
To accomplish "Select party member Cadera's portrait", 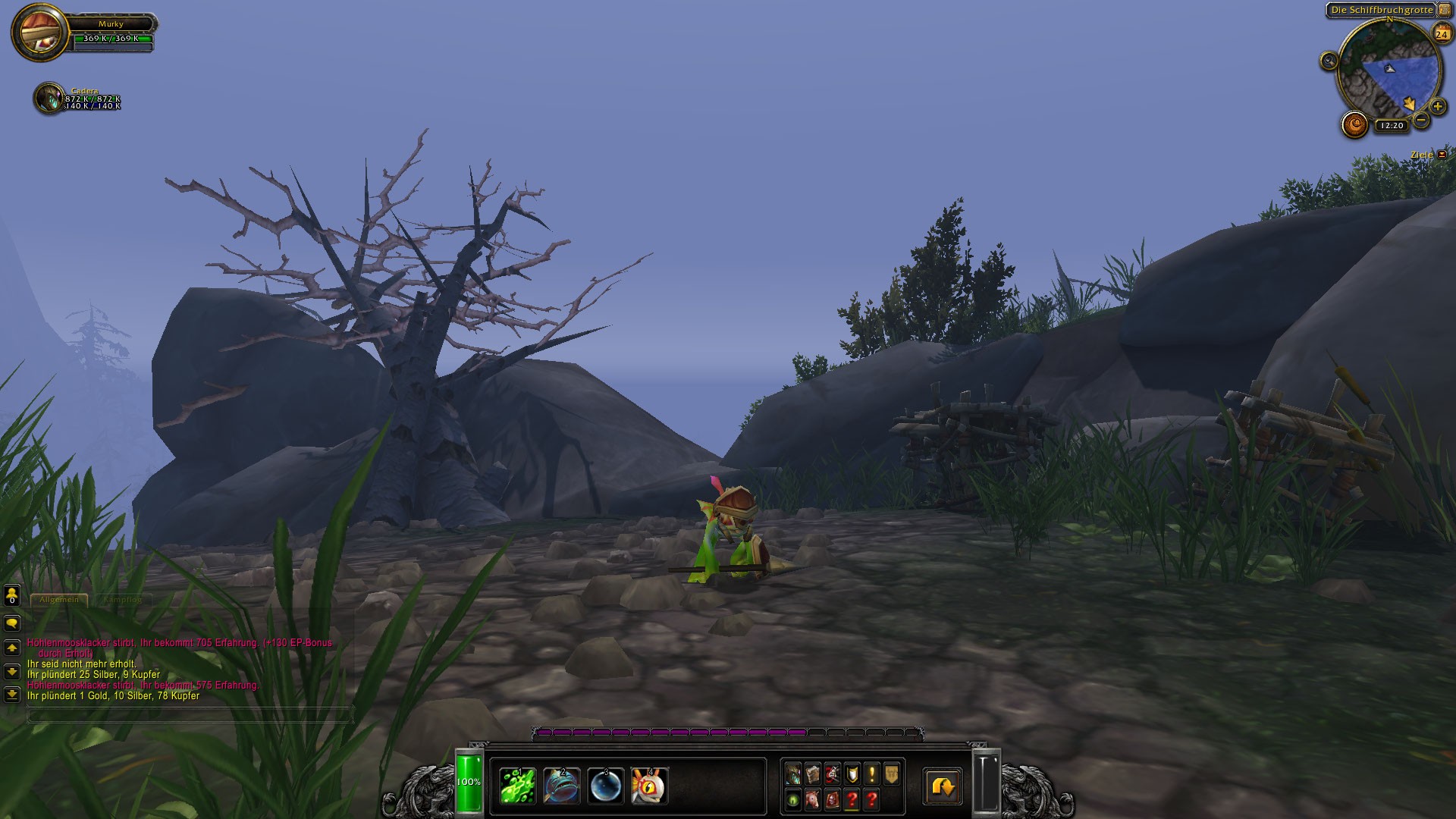I will point(49,99).
